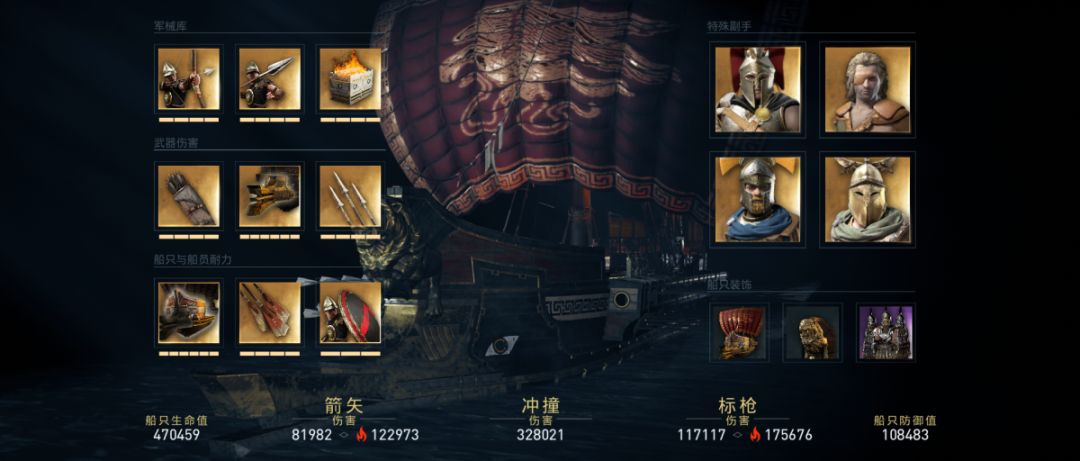
Task: Choose the javelin thrower arsenal upgrade
Action: 269,79
